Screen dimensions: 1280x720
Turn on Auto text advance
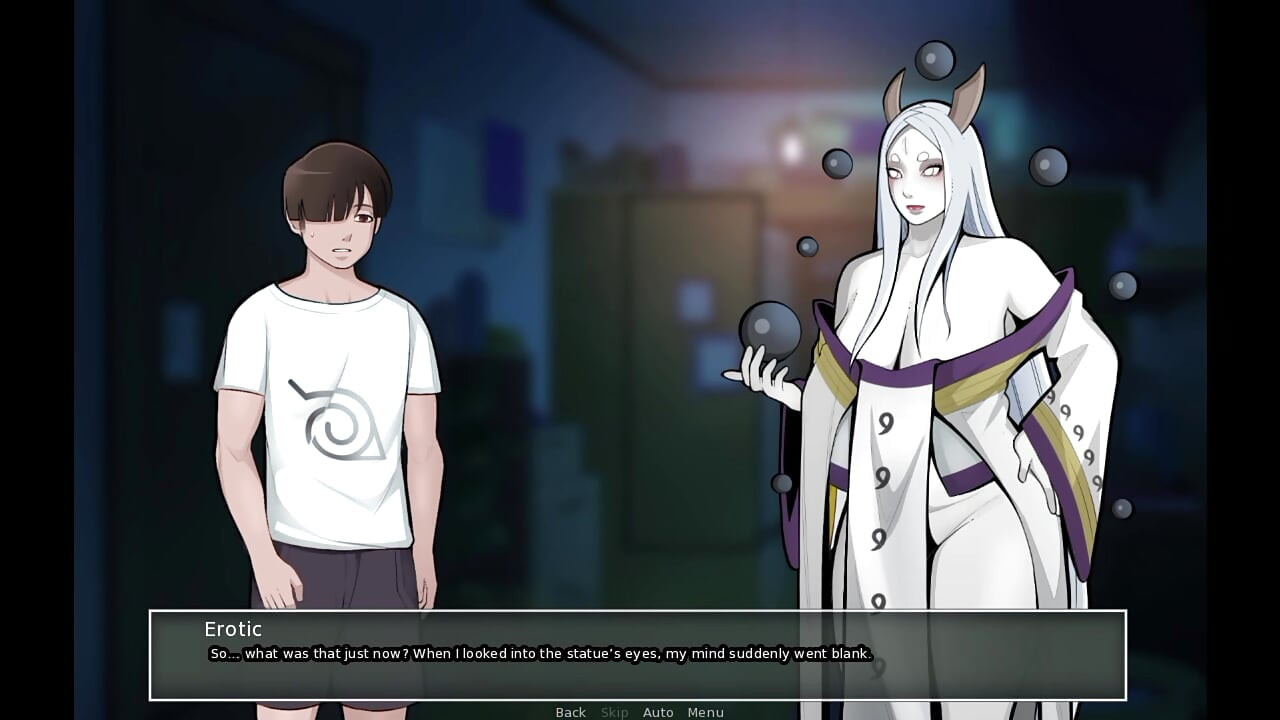pos(658,712)
